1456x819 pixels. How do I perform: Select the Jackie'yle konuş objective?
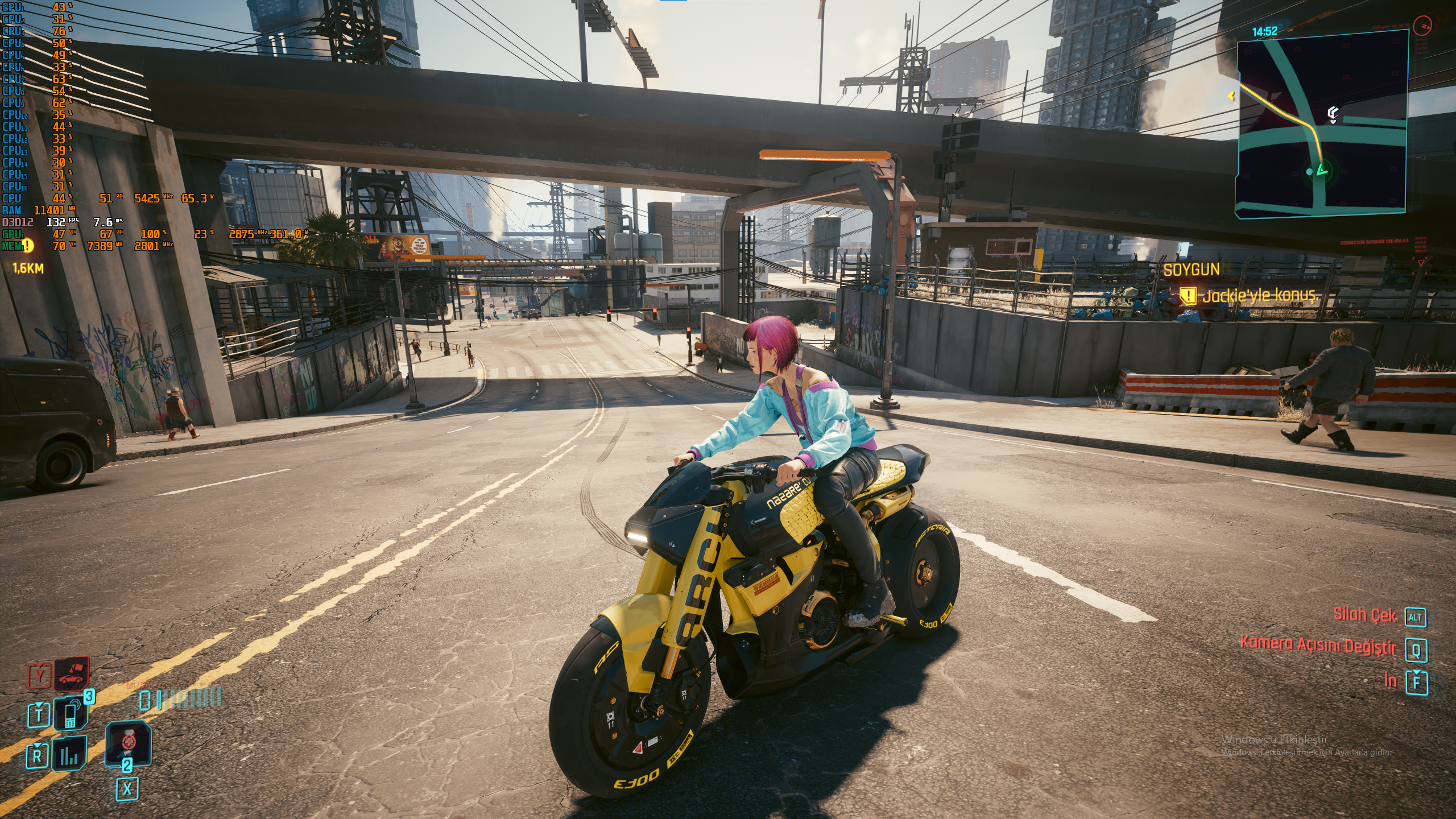point(1259,296)
